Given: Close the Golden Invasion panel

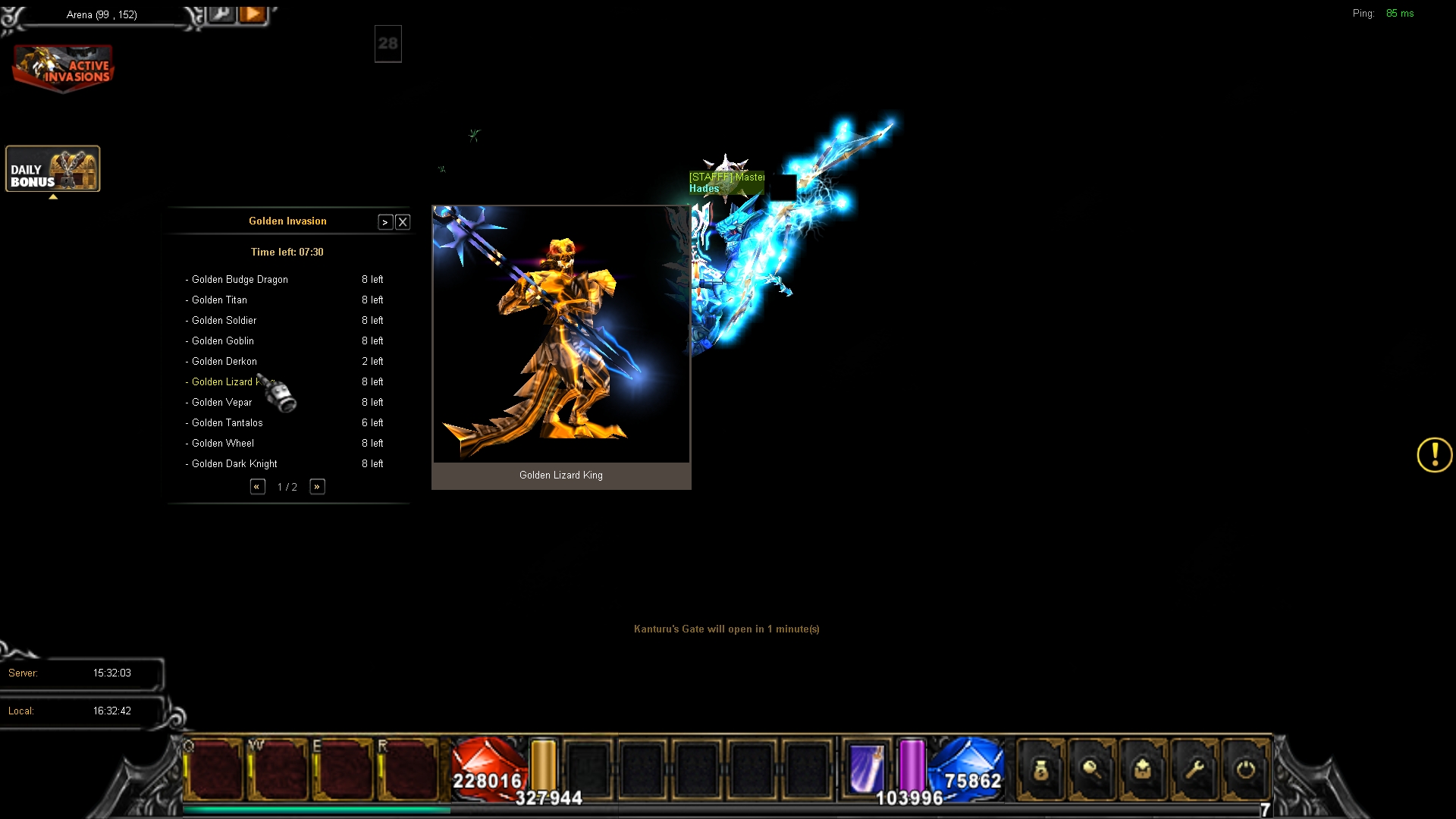Looking at the screenshot, I should point(403,222).
